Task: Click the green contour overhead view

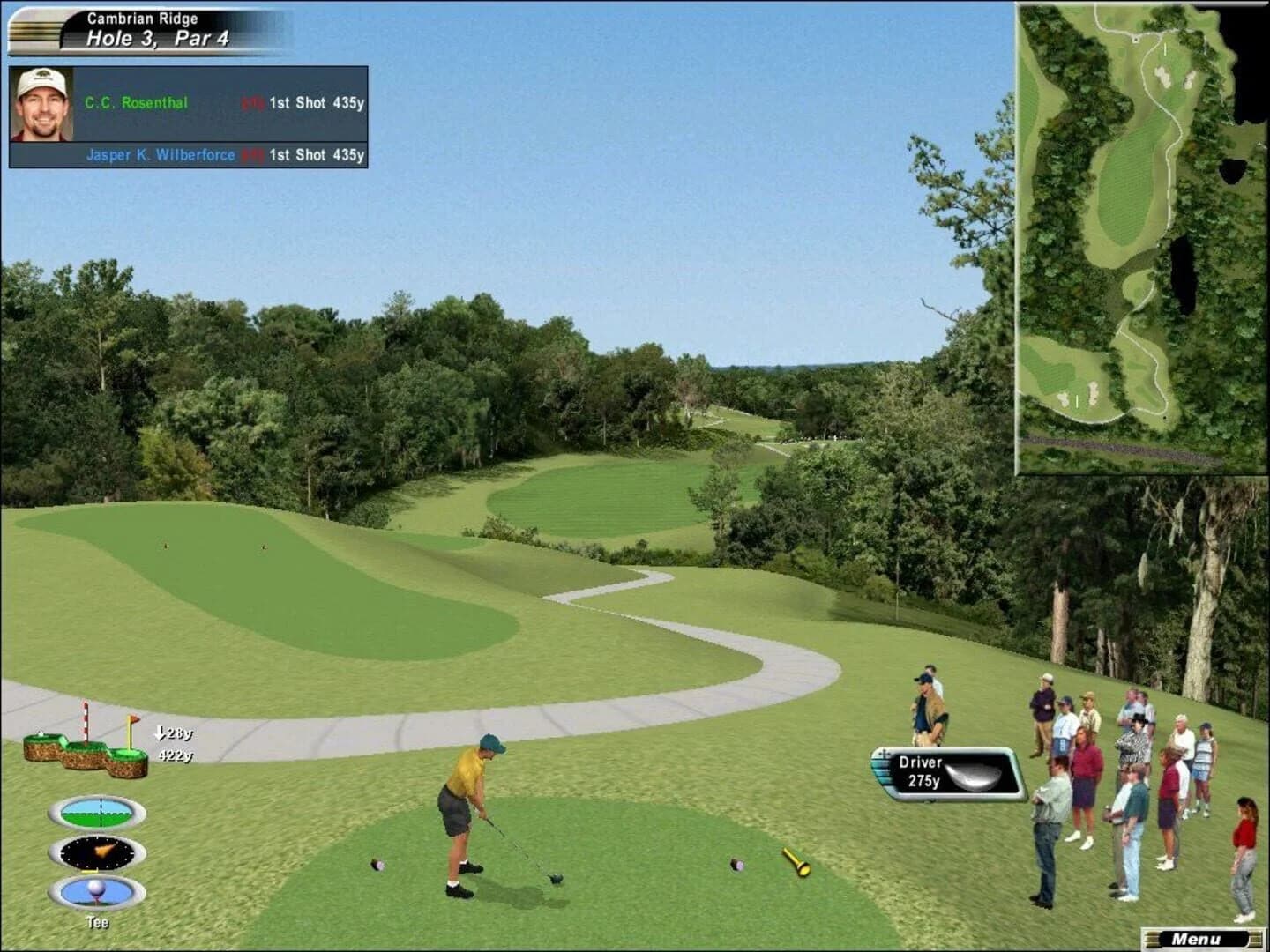Action: [x=95, y=811]
